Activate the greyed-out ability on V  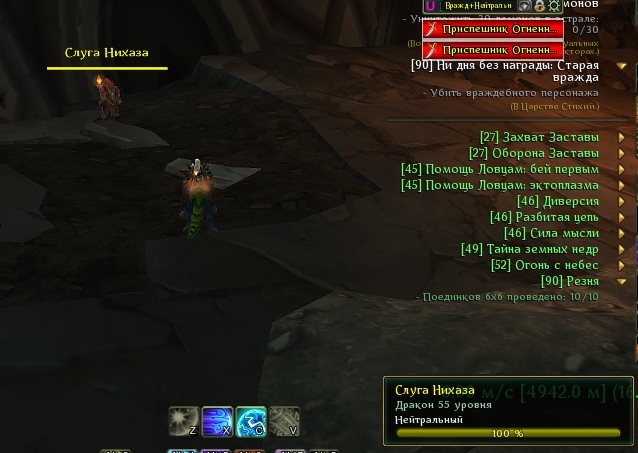(x=285, y=420)
